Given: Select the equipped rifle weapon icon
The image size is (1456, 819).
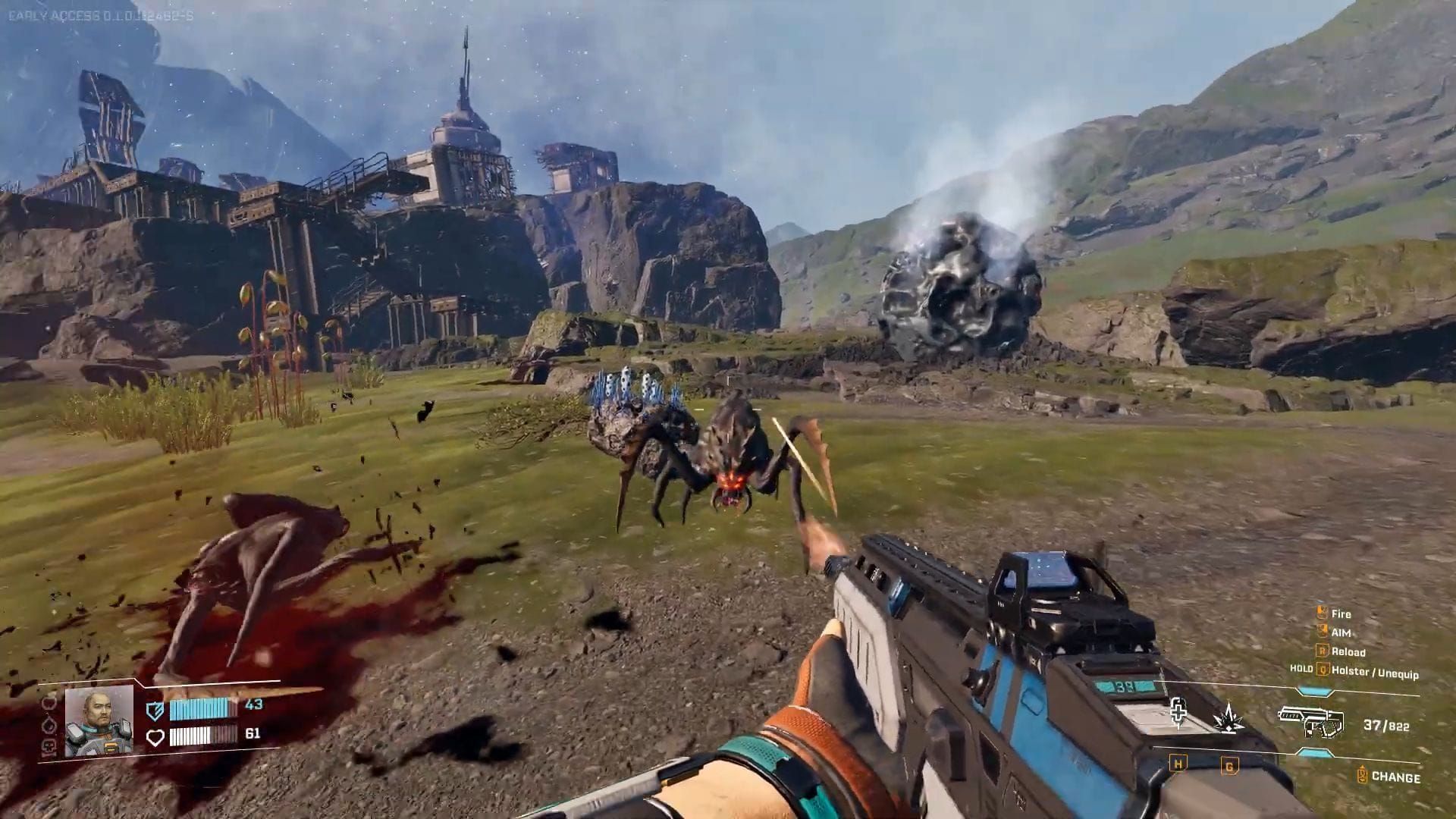Looking at the screenshot, I should coord(1310,721).
